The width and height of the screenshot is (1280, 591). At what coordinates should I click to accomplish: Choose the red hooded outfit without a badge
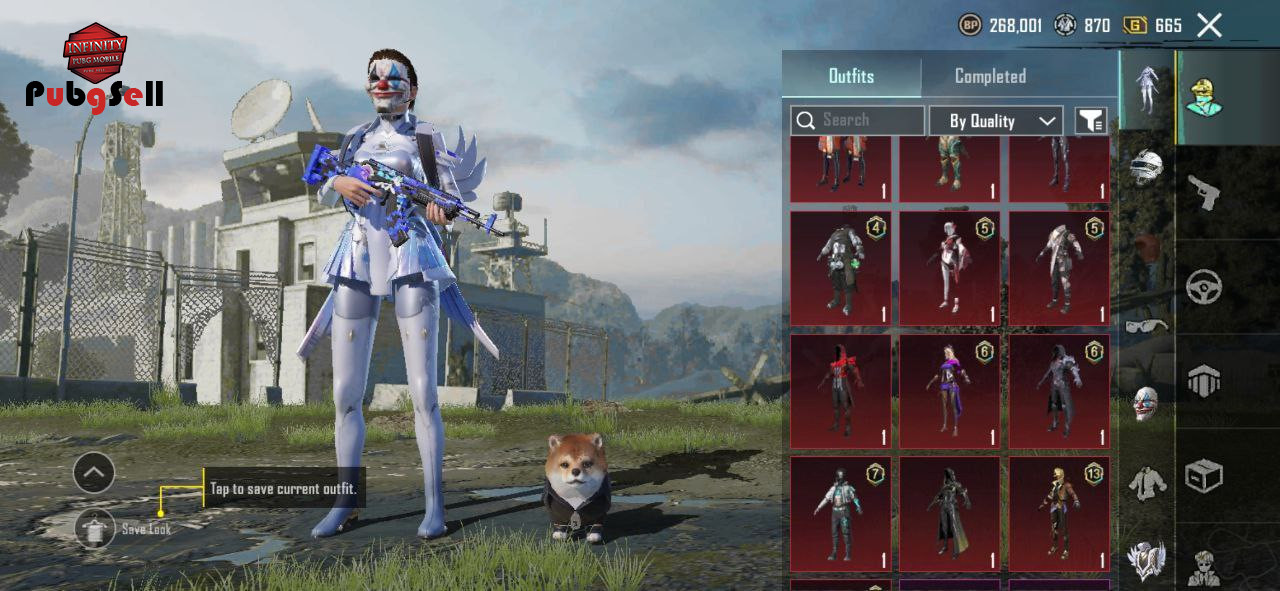tap(840, 391)
